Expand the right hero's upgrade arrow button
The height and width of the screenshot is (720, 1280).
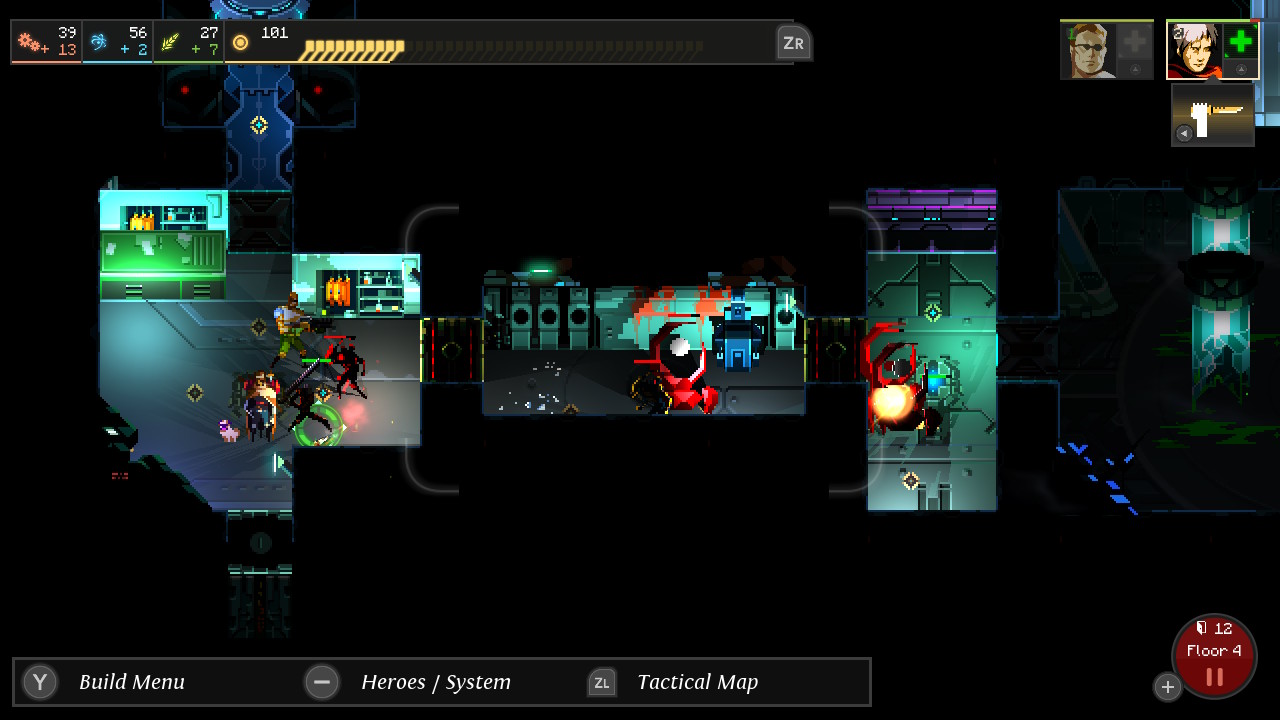click(1241, 69)
